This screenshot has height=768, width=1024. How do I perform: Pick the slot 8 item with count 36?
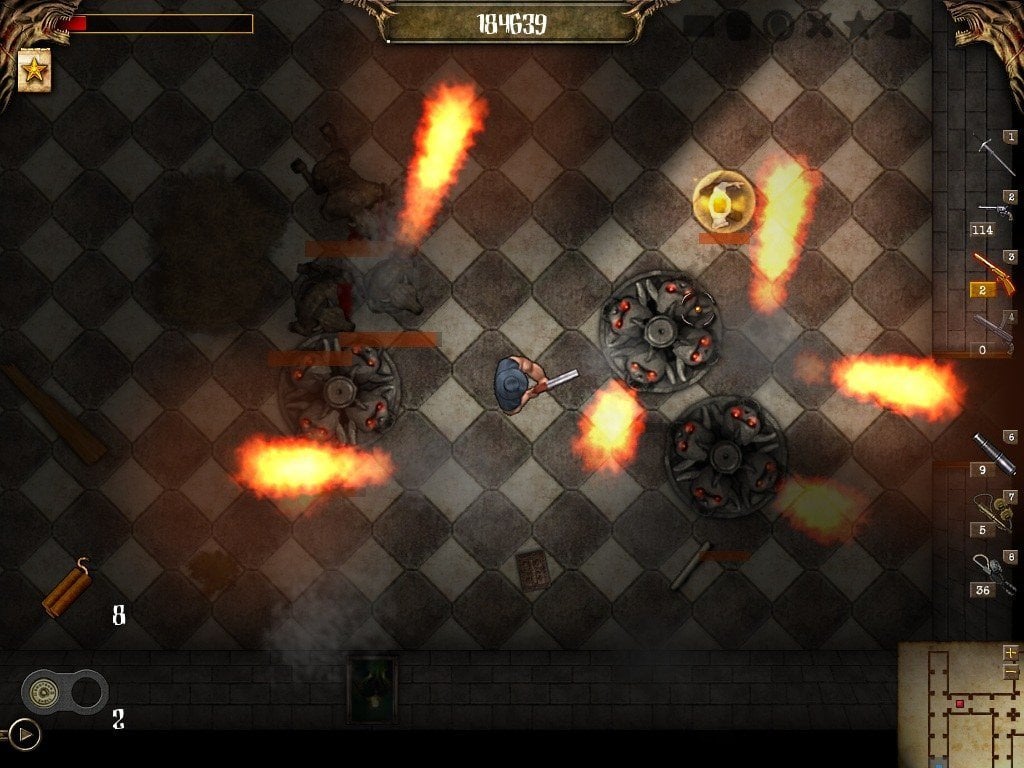tap(993, 570)
